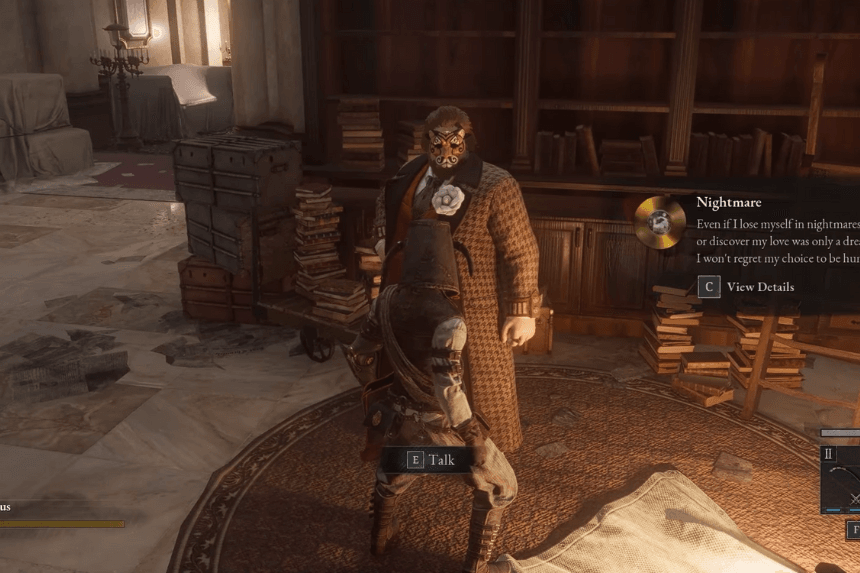Viewport: 860px width, 573px height.
Task: Click the golden Nightmare record icon
Action: coord(660,221)
